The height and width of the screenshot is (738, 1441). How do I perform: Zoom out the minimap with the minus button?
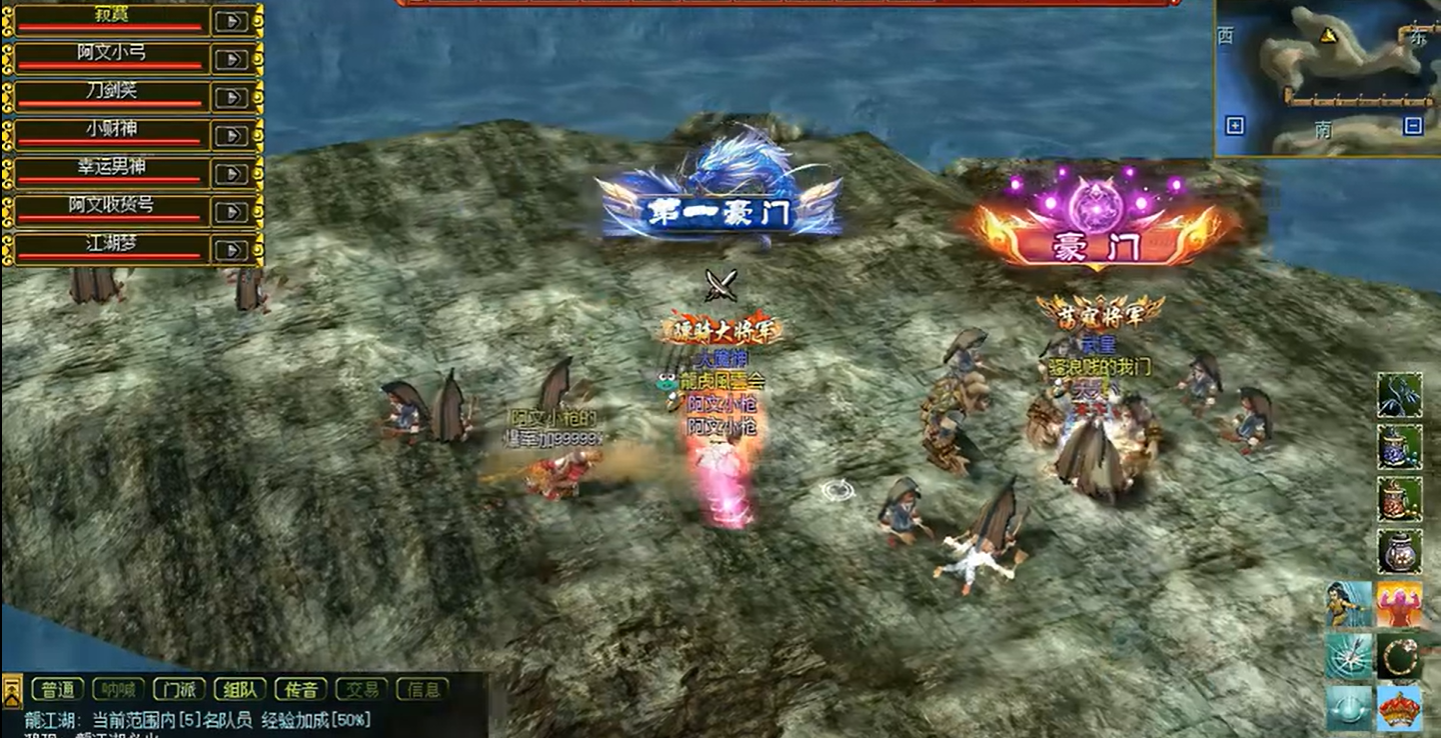1412,125
